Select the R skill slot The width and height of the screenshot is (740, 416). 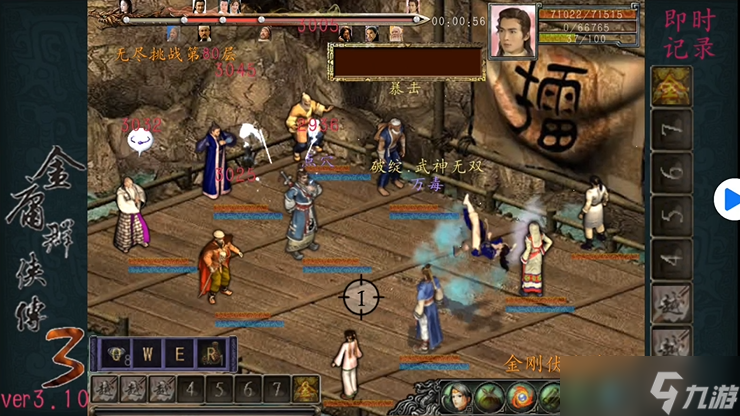[209, 353]
